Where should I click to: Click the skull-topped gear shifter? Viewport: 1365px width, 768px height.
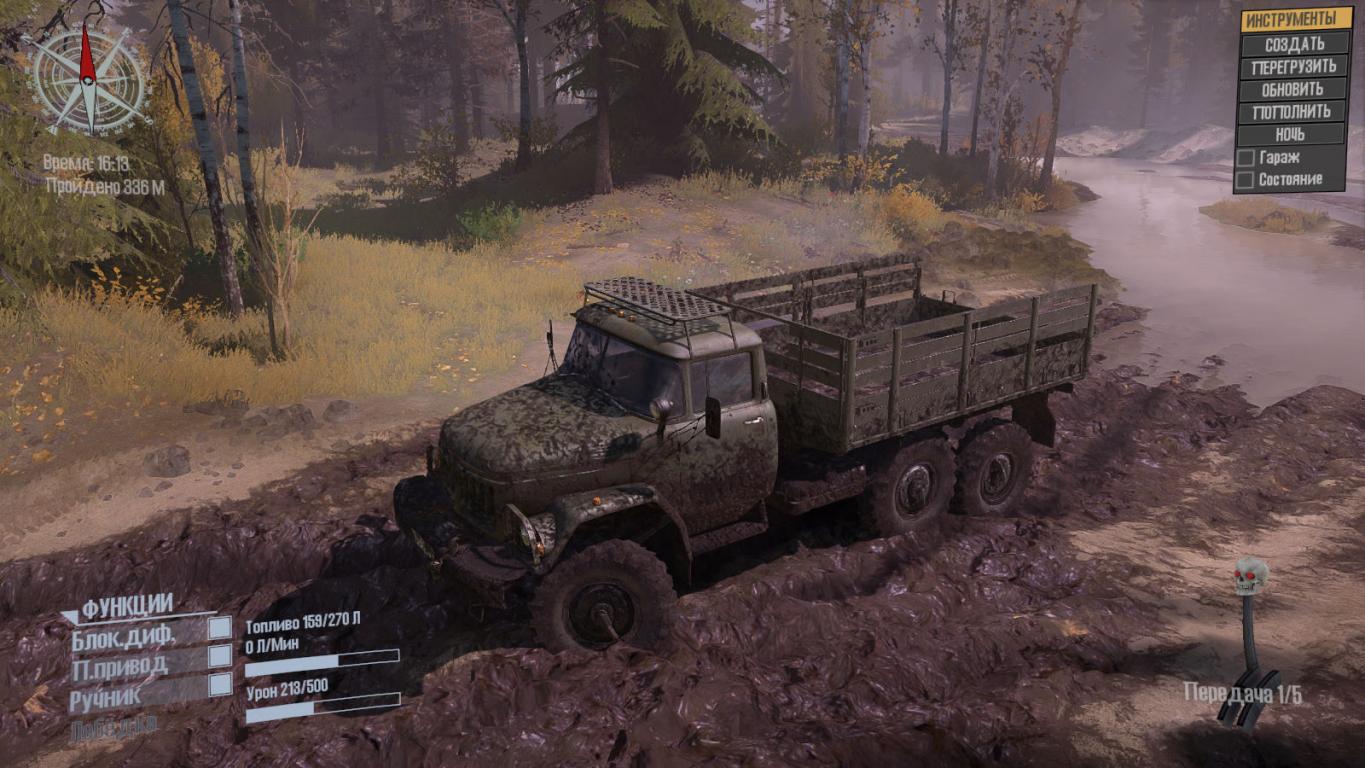click(x=1249, y=640)
